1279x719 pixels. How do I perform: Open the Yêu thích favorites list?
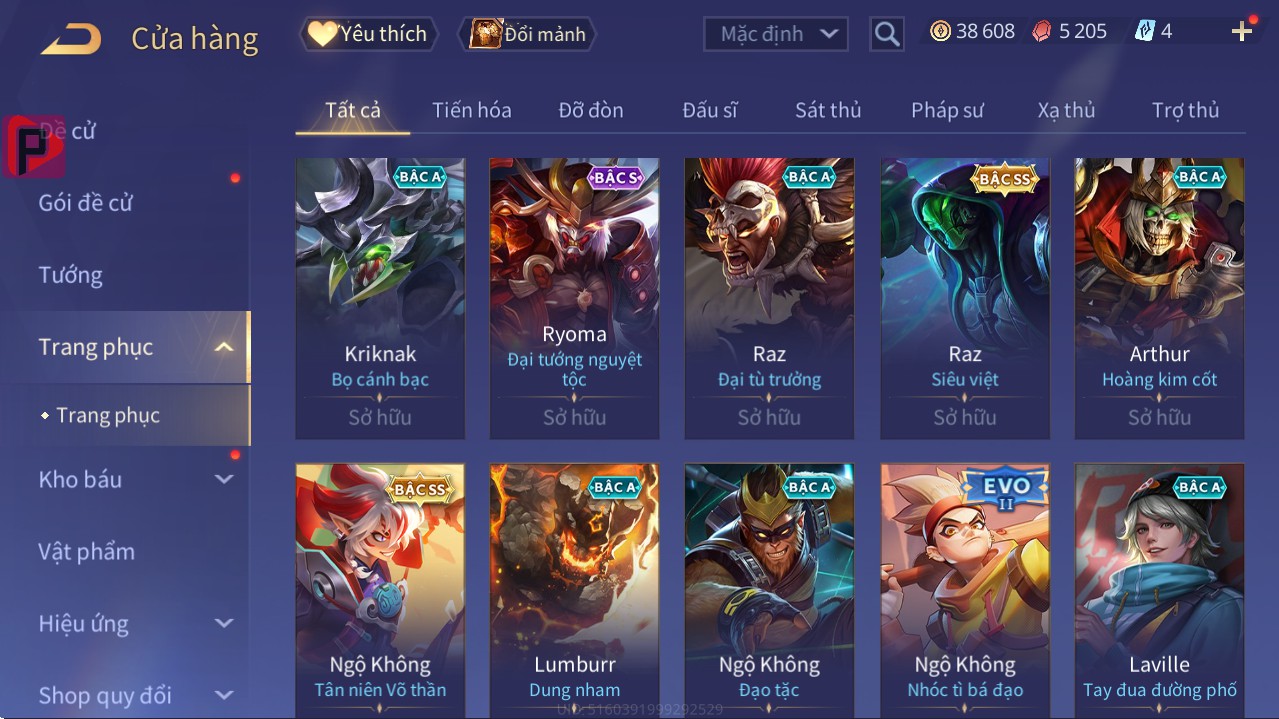coord(367,34)
